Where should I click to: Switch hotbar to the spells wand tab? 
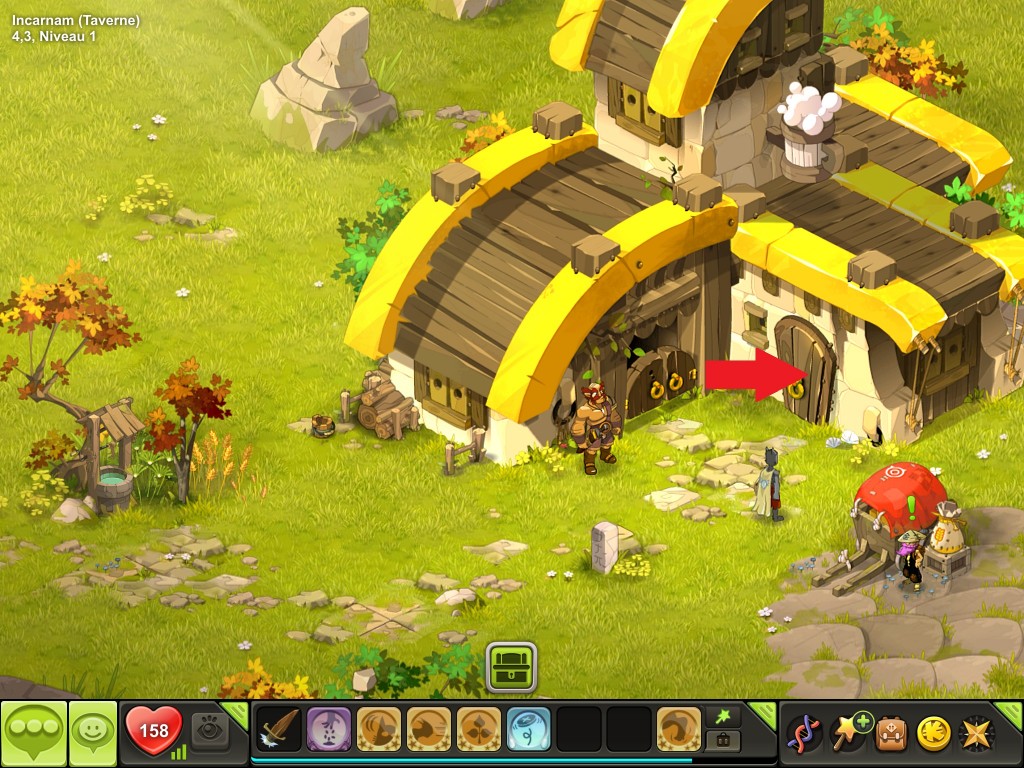[722, 716]
